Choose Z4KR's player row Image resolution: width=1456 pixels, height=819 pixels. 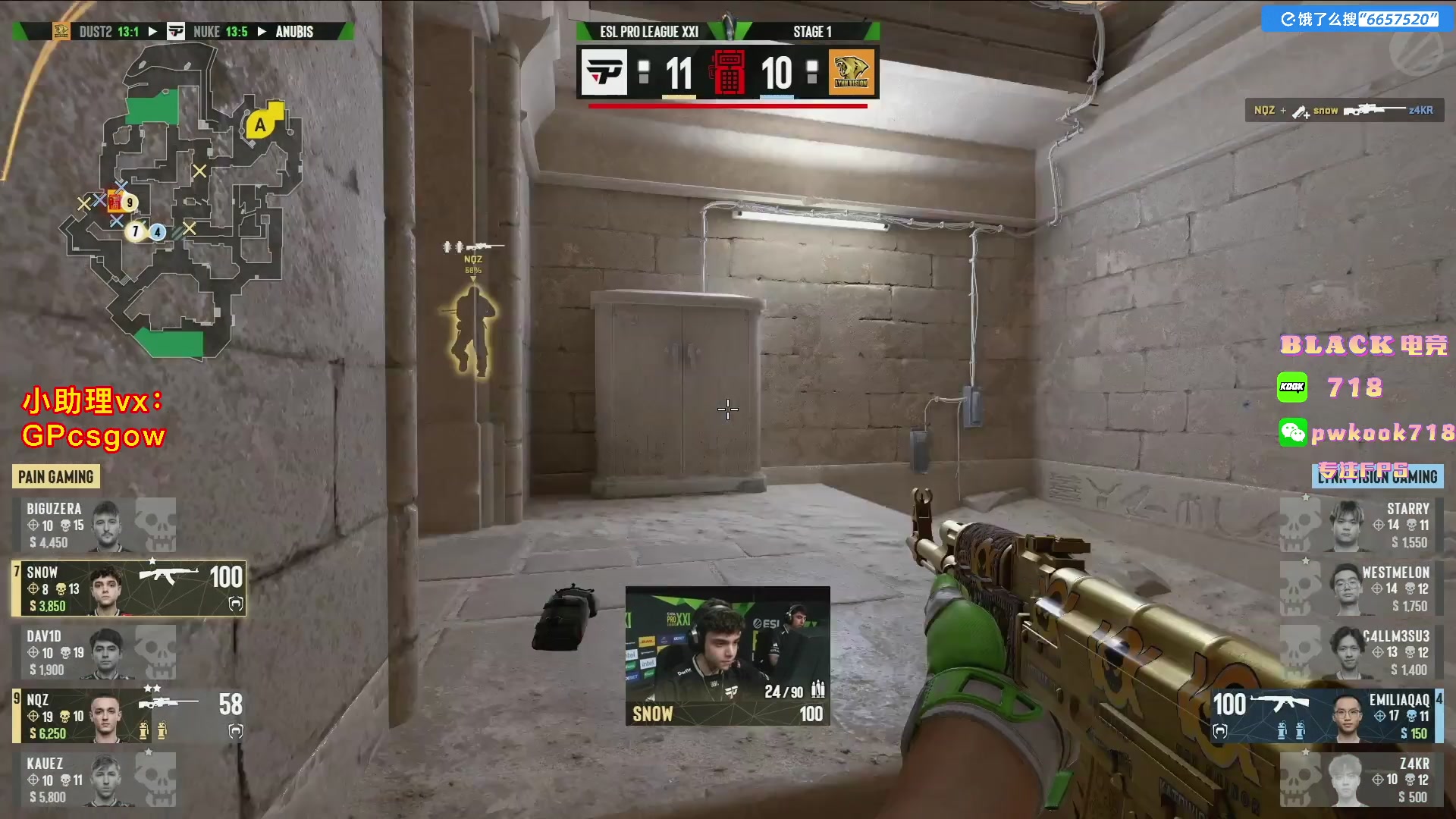(1361, 780)
